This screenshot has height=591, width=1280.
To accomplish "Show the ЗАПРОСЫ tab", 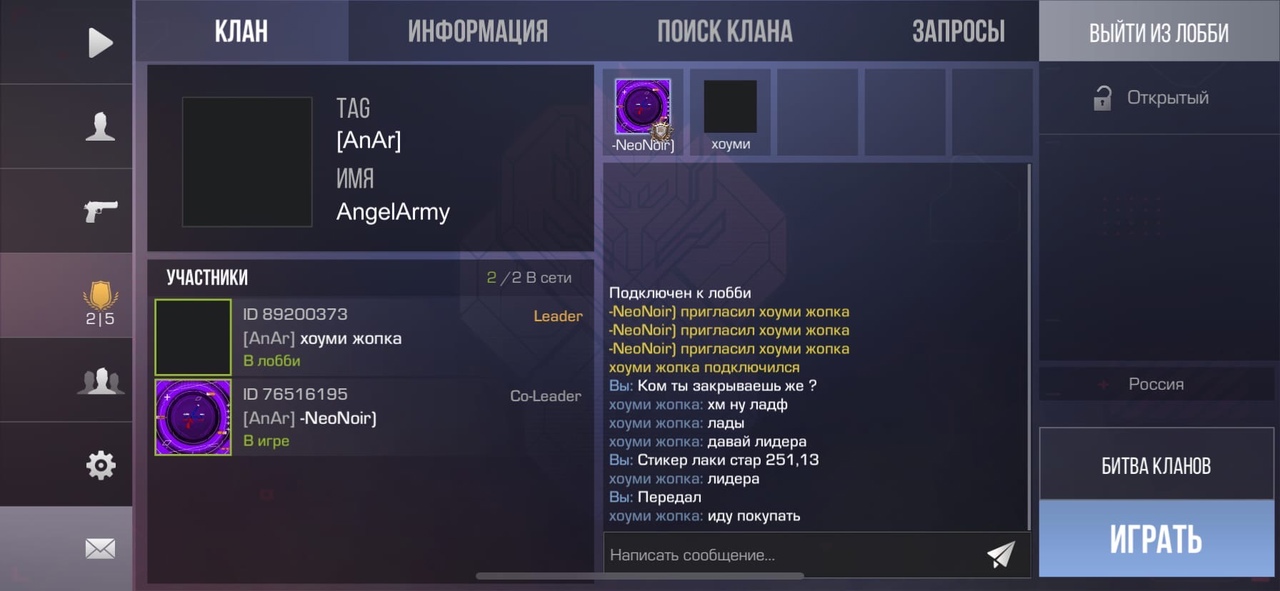I will pyautogui.click(x=958, y=31).
